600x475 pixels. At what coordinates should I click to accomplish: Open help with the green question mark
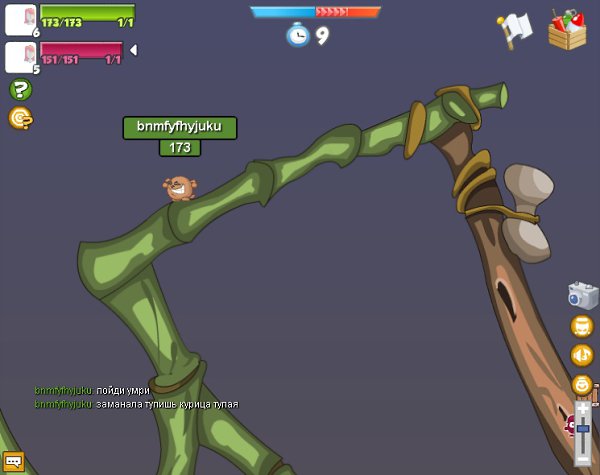pos(20,89)
